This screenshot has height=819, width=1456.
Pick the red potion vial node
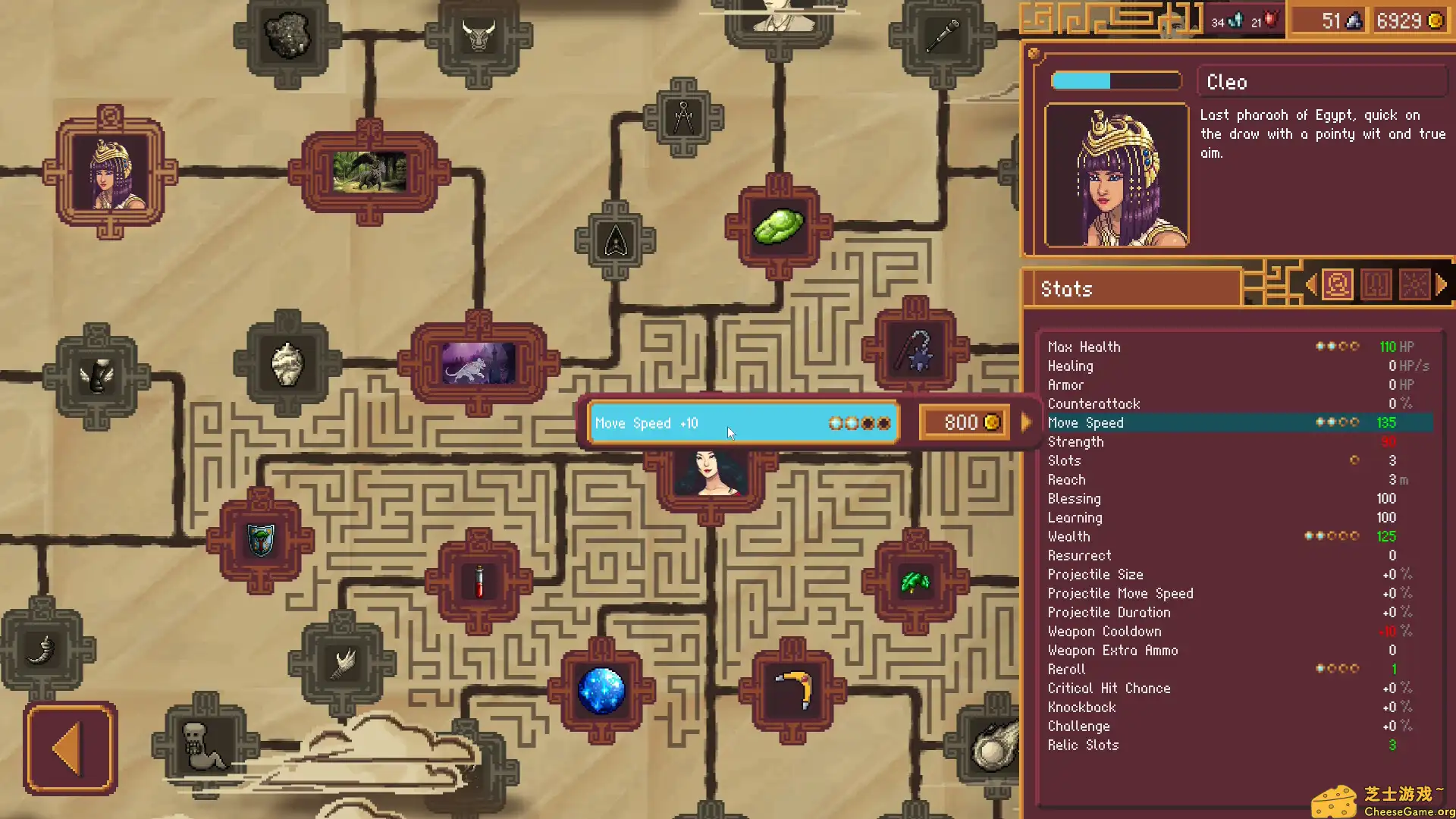(480, 580)
